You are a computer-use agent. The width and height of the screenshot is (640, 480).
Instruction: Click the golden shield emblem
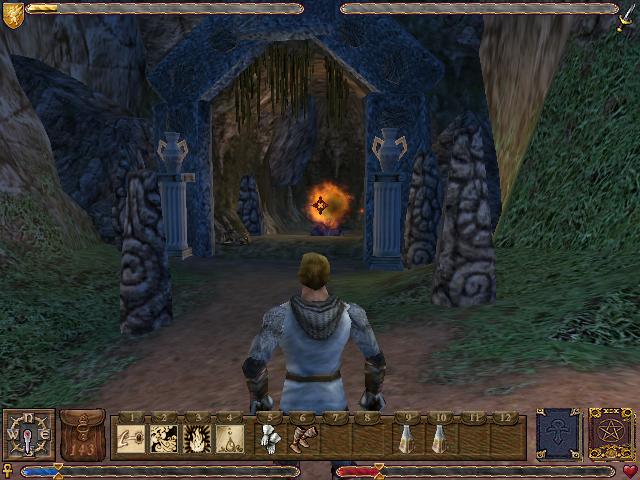point(13,11)
